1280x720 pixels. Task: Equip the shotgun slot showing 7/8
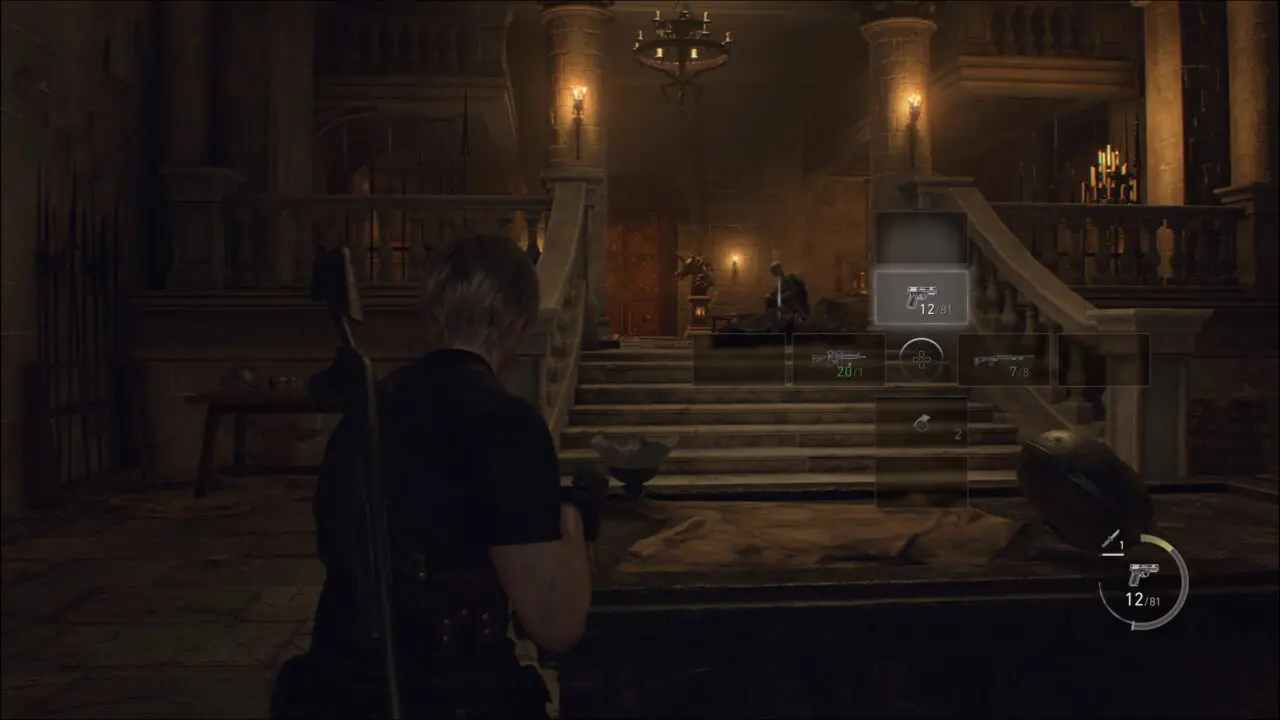[1003, 359]
